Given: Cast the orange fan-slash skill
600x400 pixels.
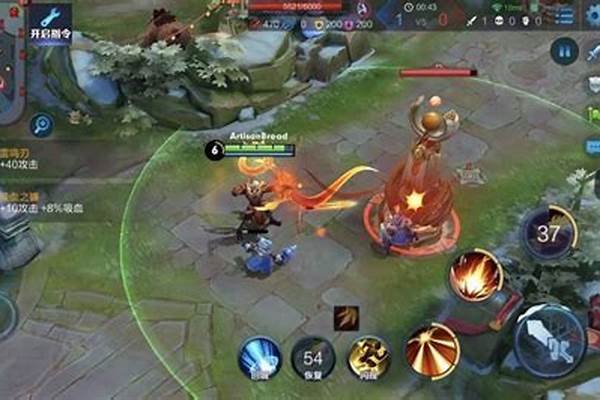Looking at the screenshot, I should coord(432,350).
